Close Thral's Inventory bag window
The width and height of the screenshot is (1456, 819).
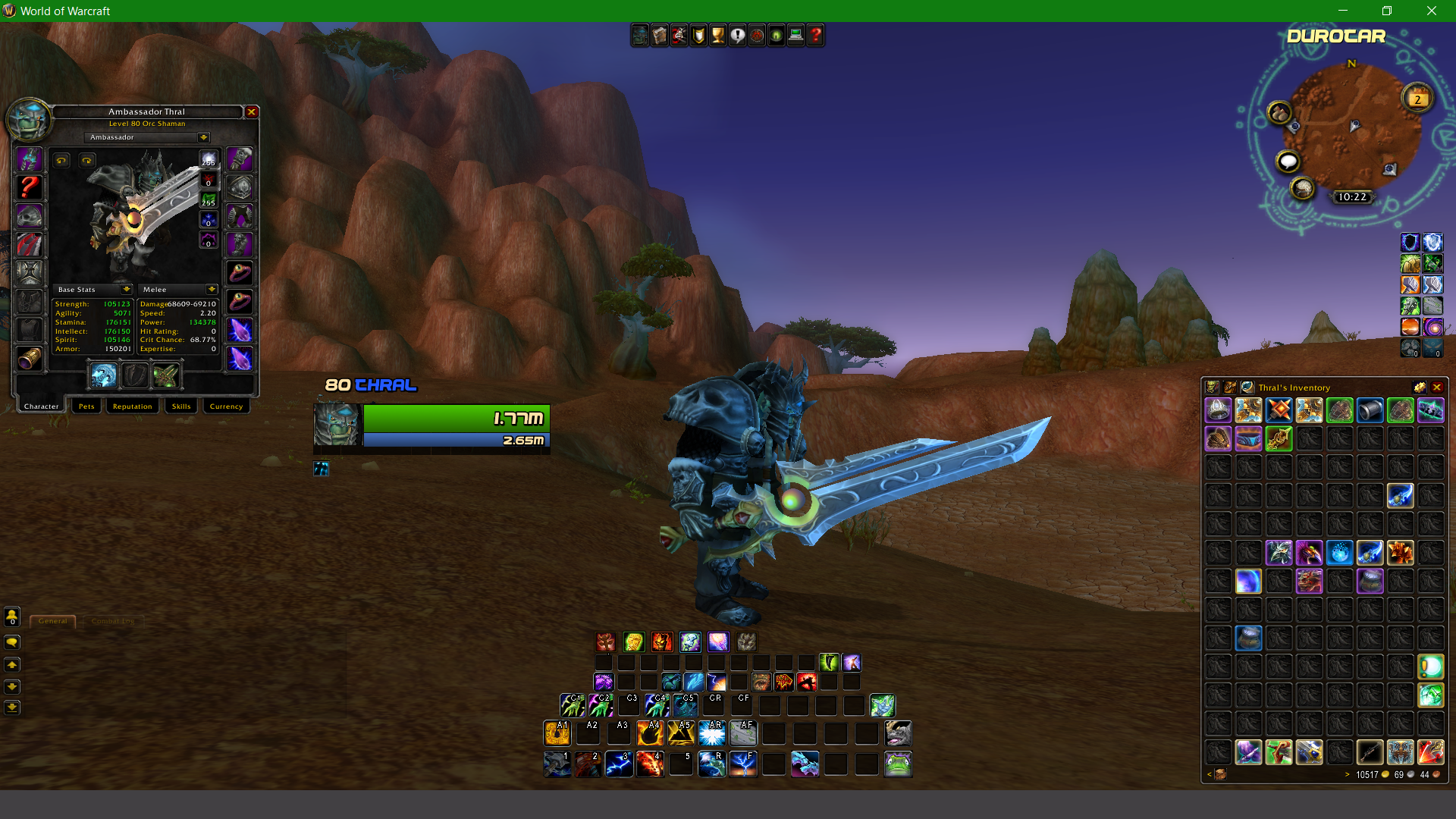click(x=1437, y=388)
